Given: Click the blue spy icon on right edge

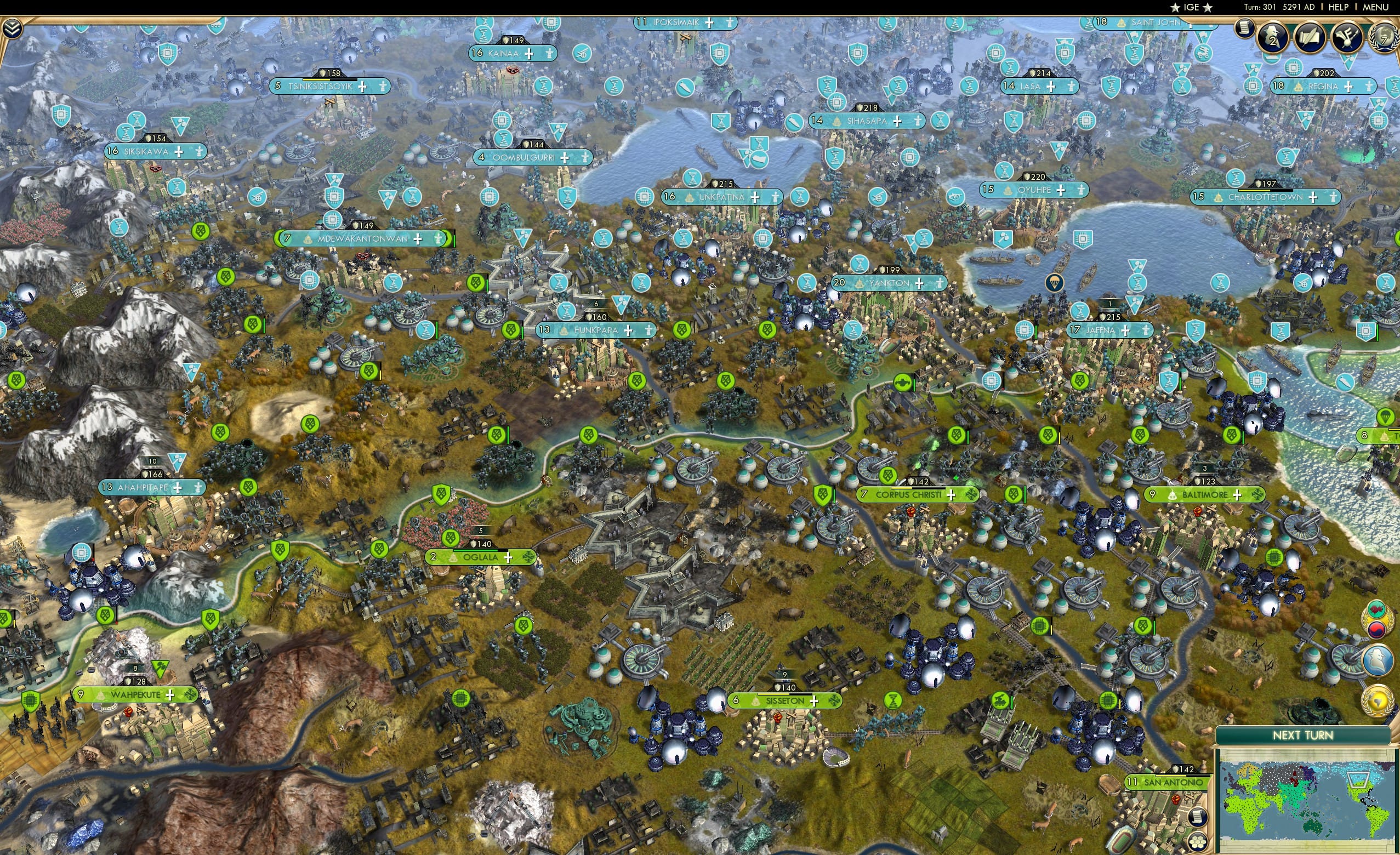Looking at the screenshot, I should [x=1378, y=661].
